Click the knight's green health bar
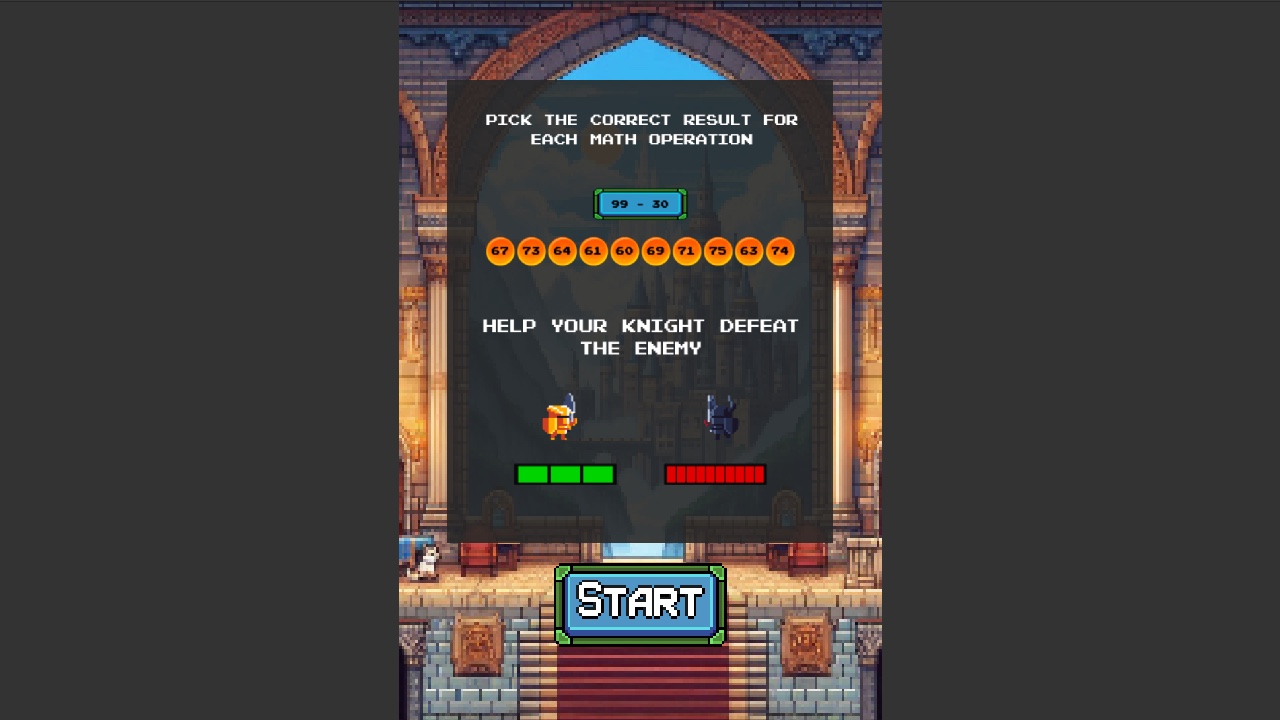 tap(565, 474)
